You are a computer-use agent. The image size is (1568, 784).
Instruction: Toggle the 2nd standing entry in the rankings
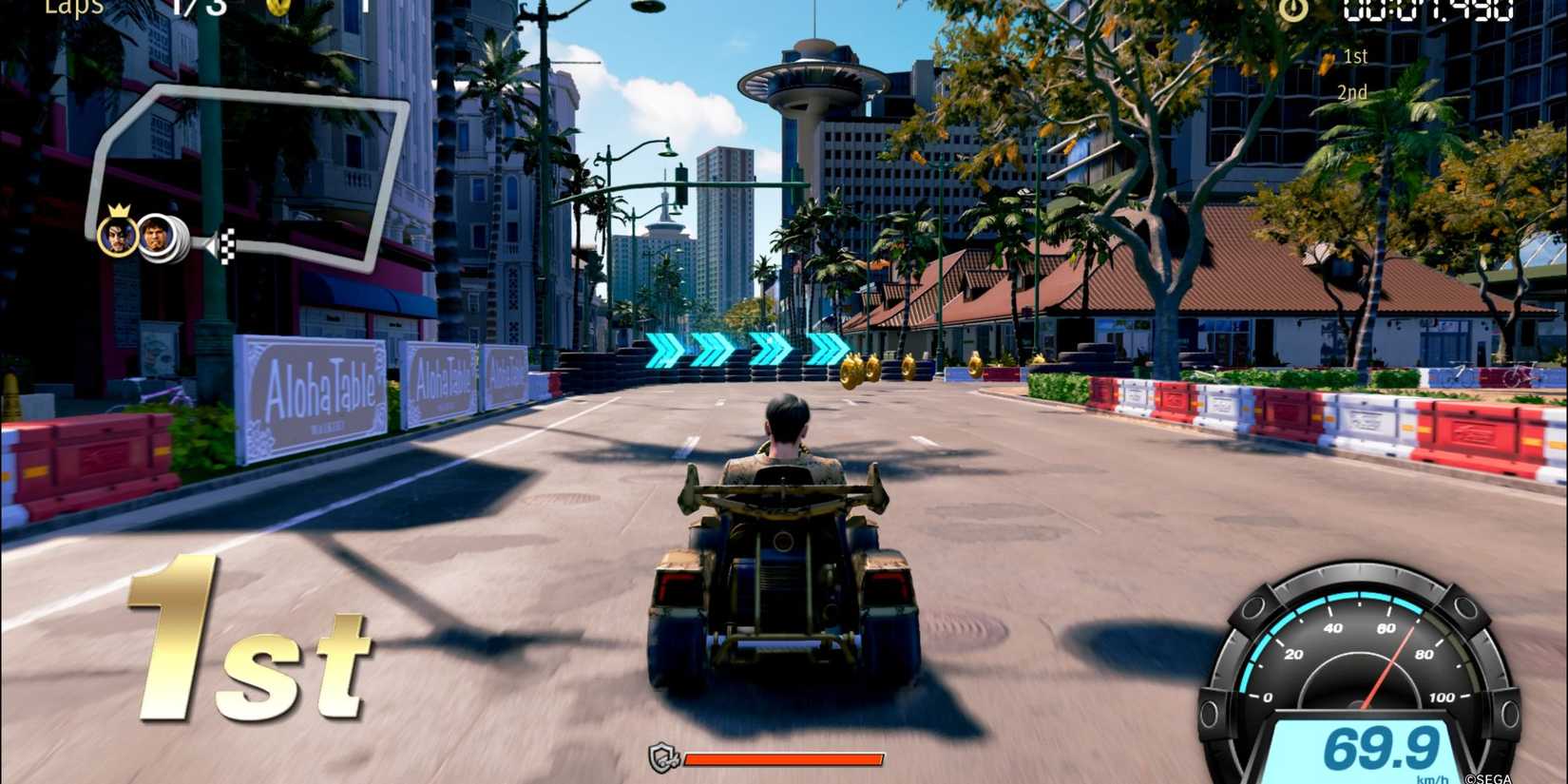tap(1353, 92)
